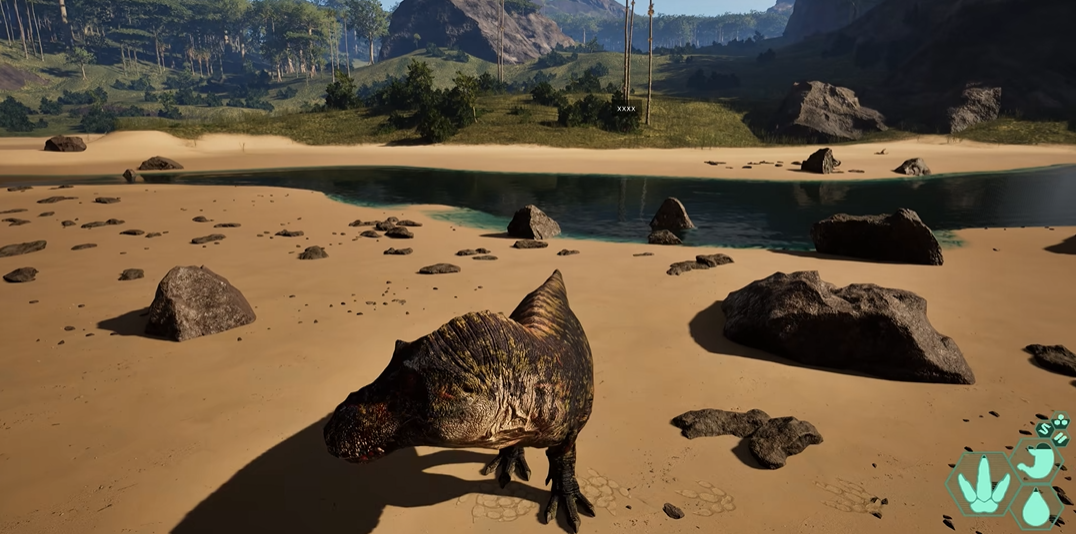Select the double-slash nutrient hexagon
This screenshot has height=534, width=1076.
pos(1061,438)
